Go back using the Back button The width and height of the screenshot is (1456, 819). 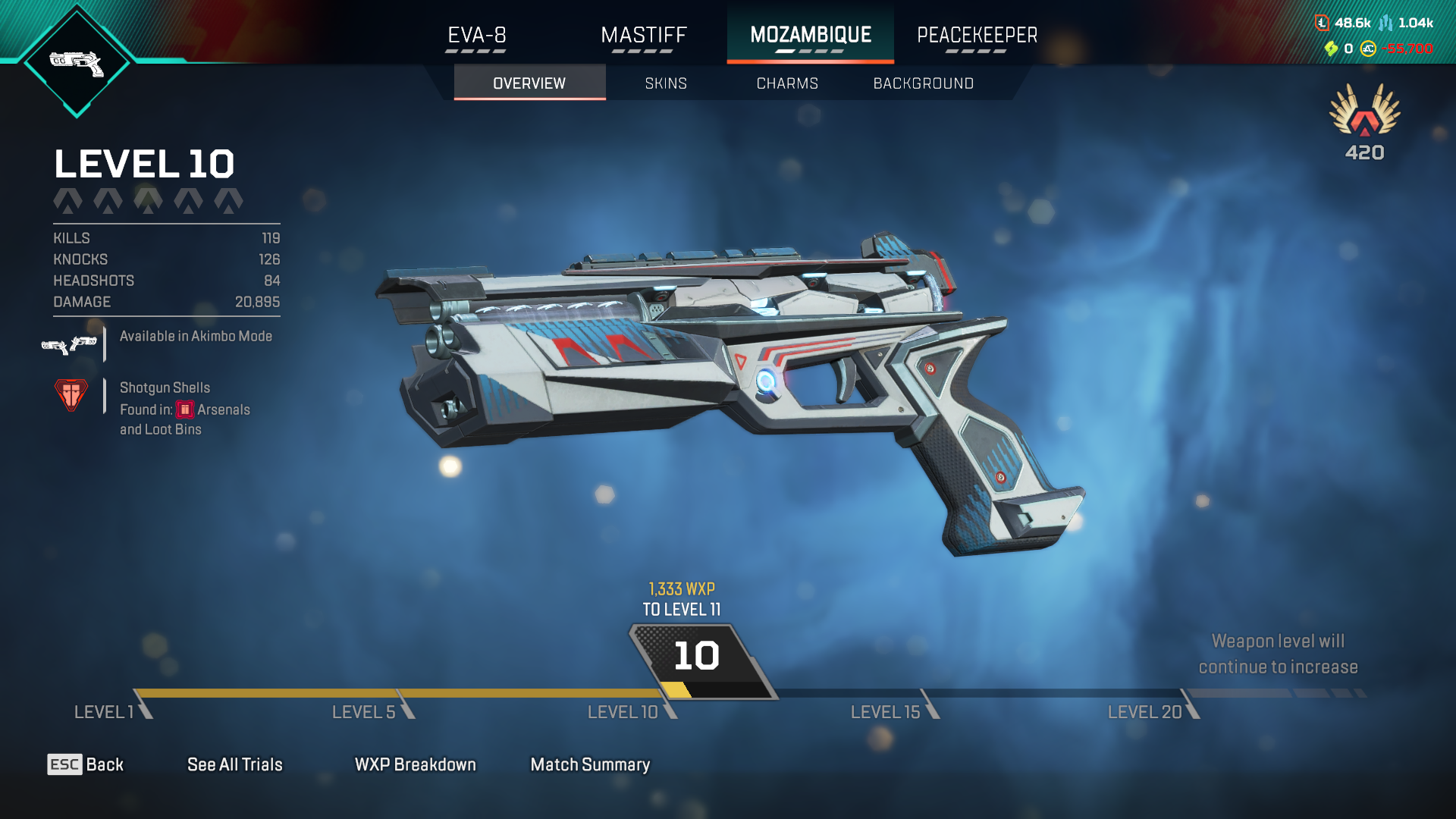coord(86,764)
